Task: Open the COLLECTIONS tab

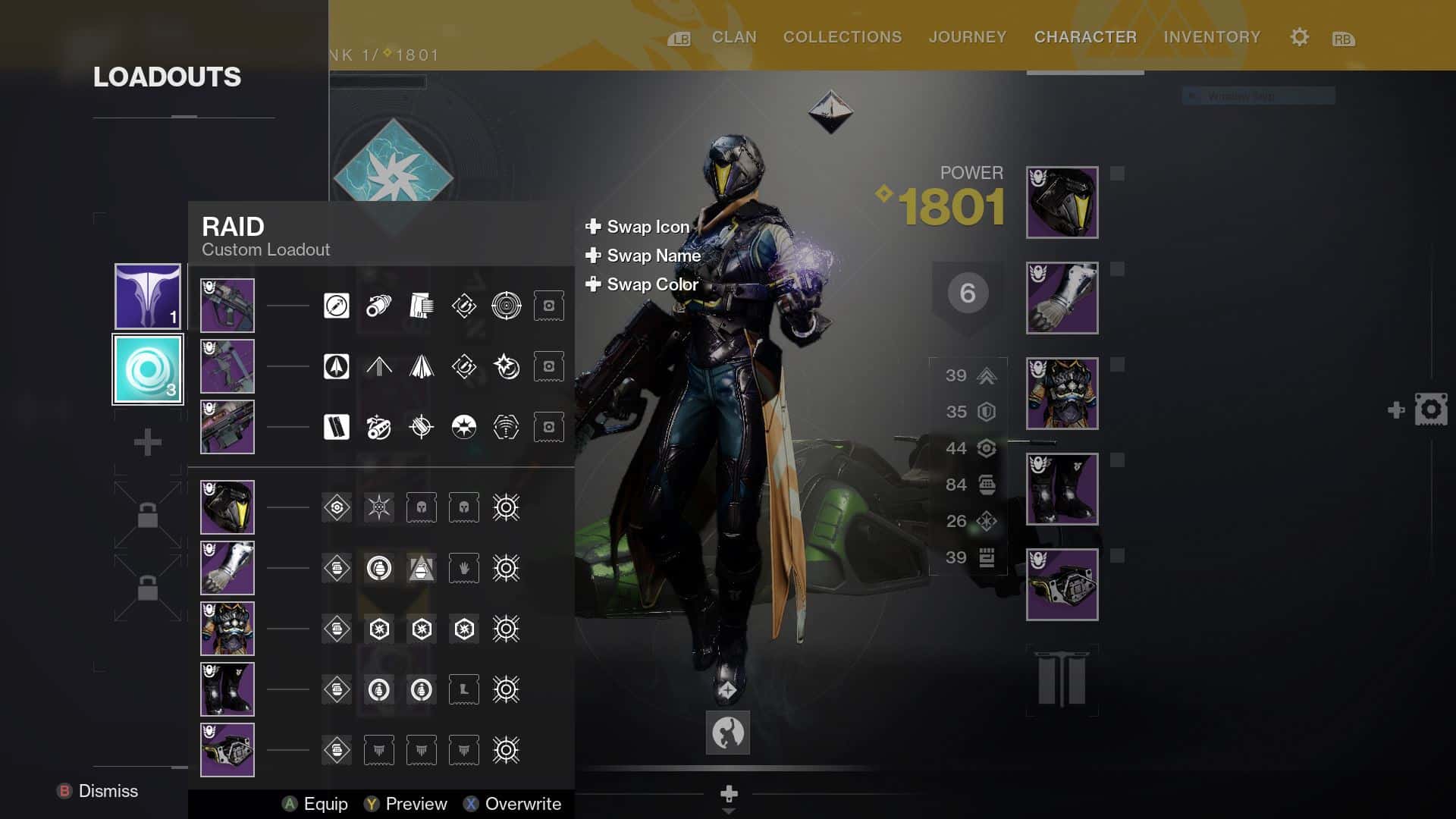Action: coord(842,36)
